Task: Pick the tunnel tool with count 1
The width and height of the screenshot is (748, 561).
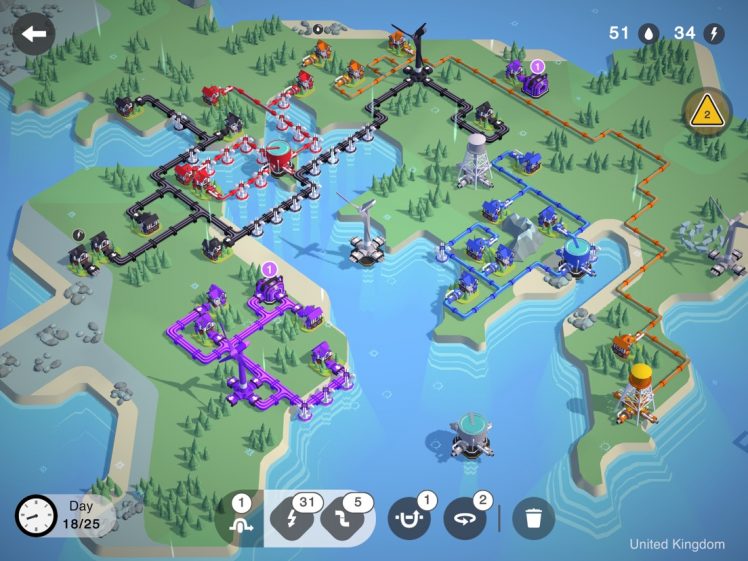Action: point(408,518)
